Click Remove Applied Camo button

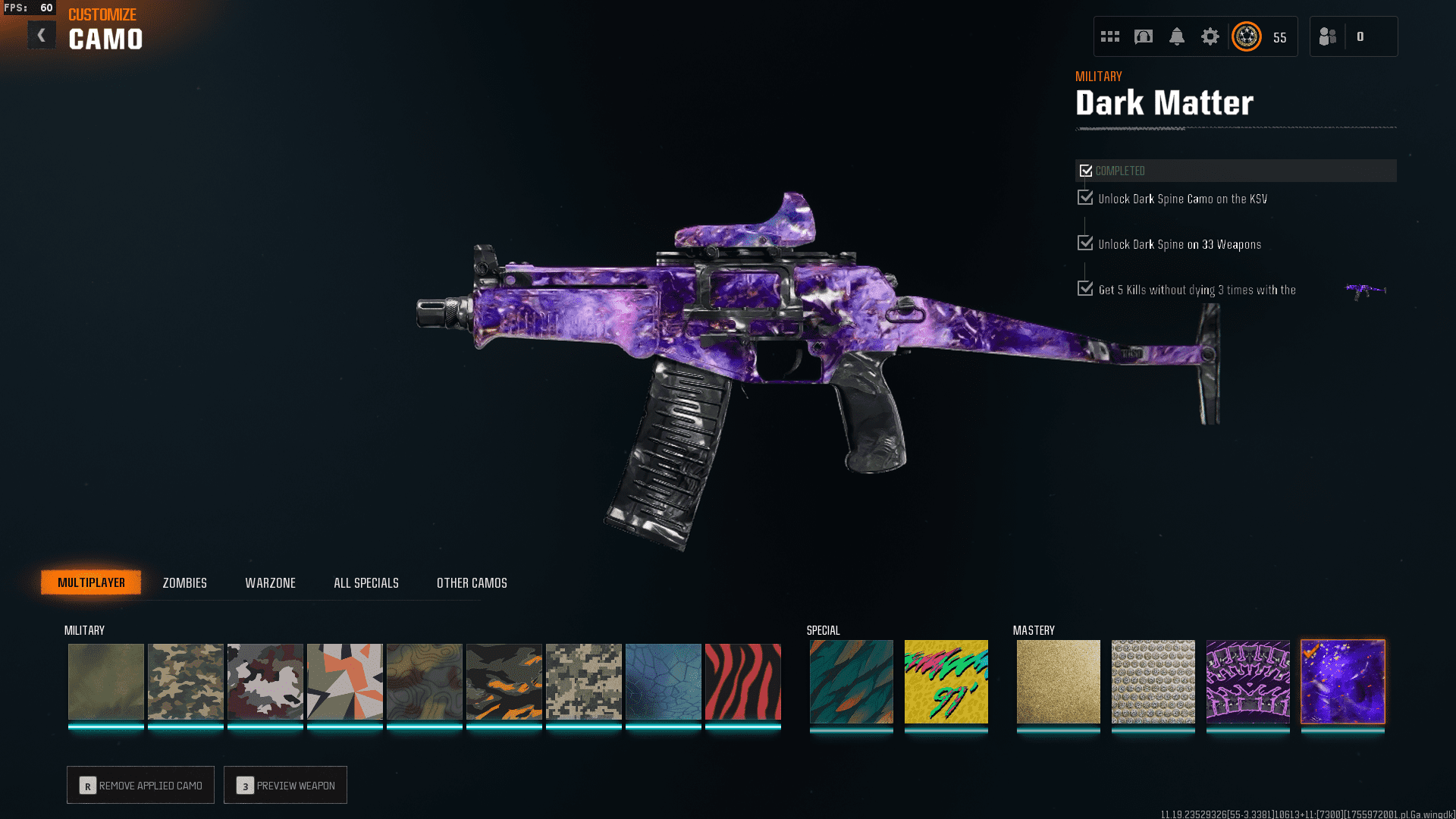pyautogui.click(x=140, y=785)
